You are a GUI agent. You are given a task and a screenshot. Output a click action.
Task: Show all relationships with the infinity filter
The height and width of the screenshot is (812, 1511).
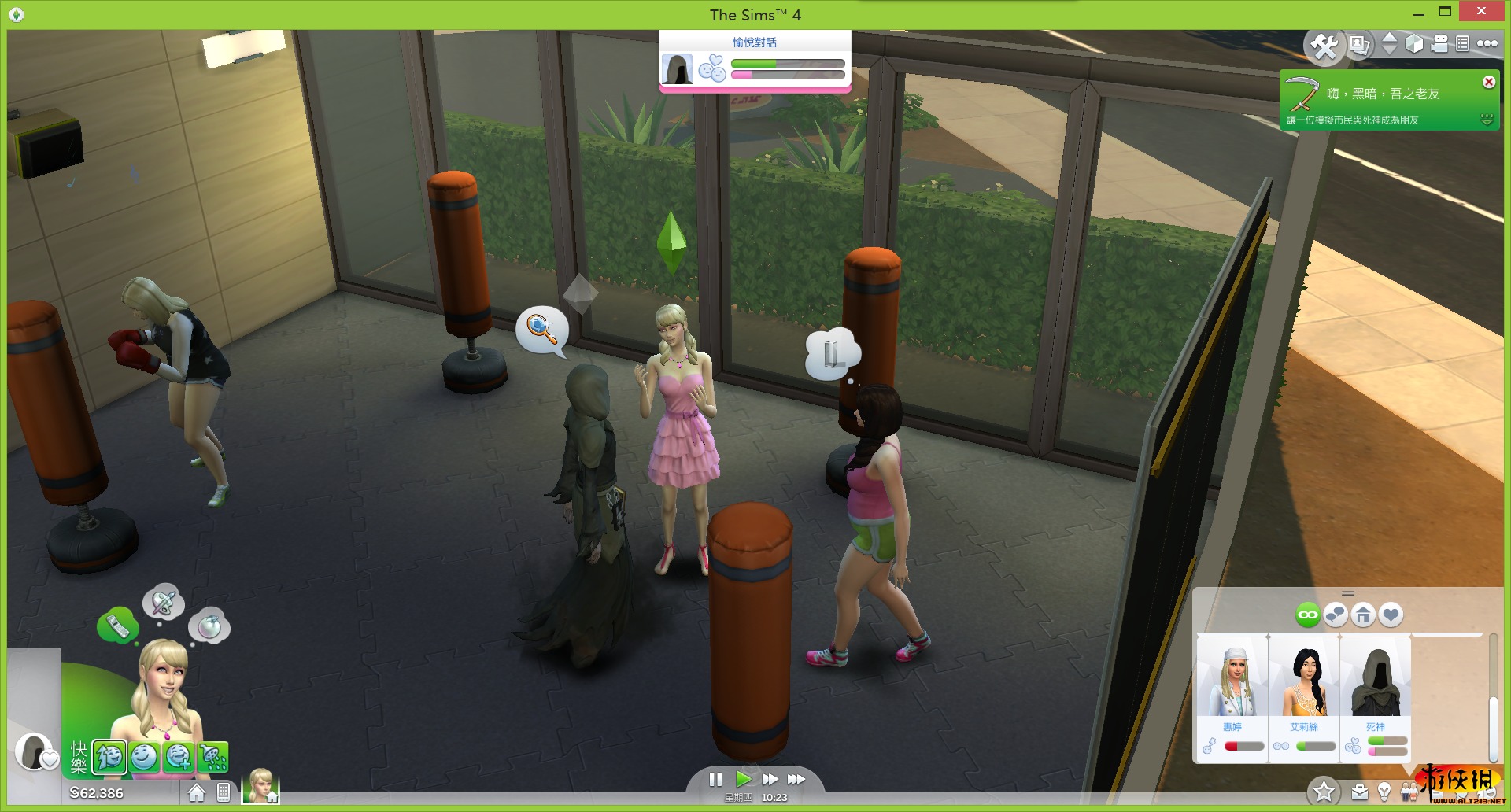(x=1308, y=615)
